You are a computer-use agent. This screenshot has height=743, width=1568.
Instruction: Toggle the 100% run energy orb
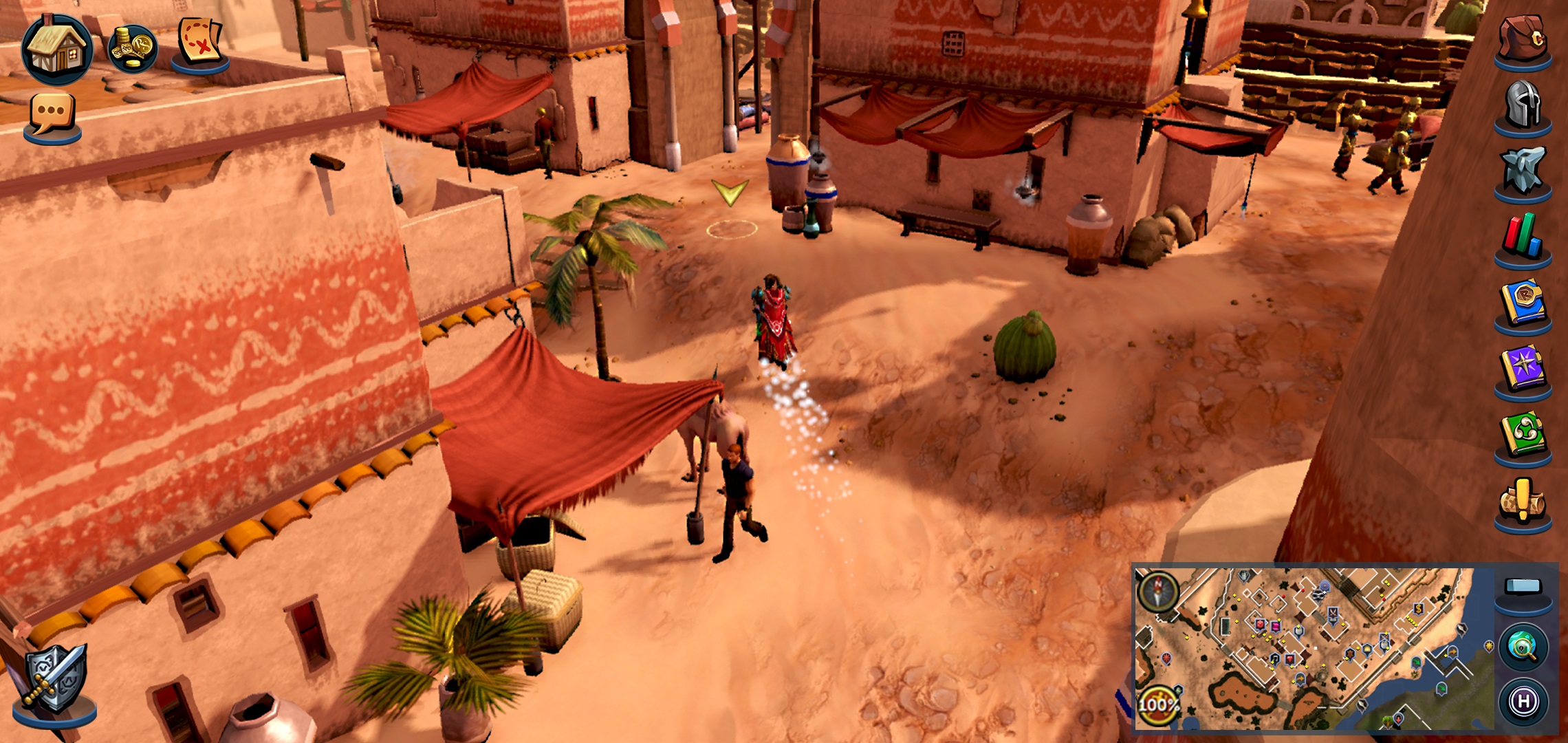[1157, 704]
